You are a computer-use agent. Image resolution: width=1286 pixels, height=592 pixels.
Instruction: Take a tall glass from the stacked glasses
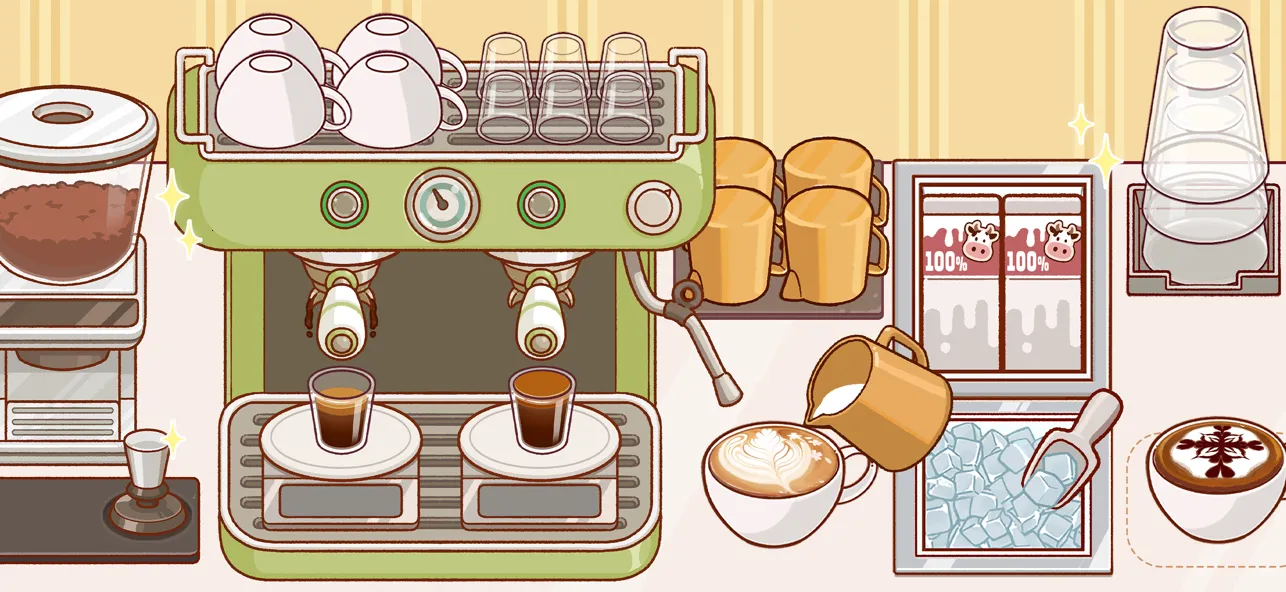click(1200, 150)
